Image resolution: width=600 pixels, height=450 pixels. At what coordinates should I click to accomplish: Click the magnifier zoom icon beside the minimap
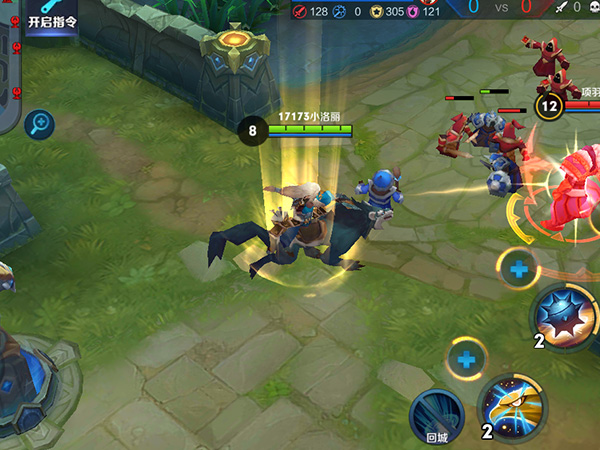(41, 123)
